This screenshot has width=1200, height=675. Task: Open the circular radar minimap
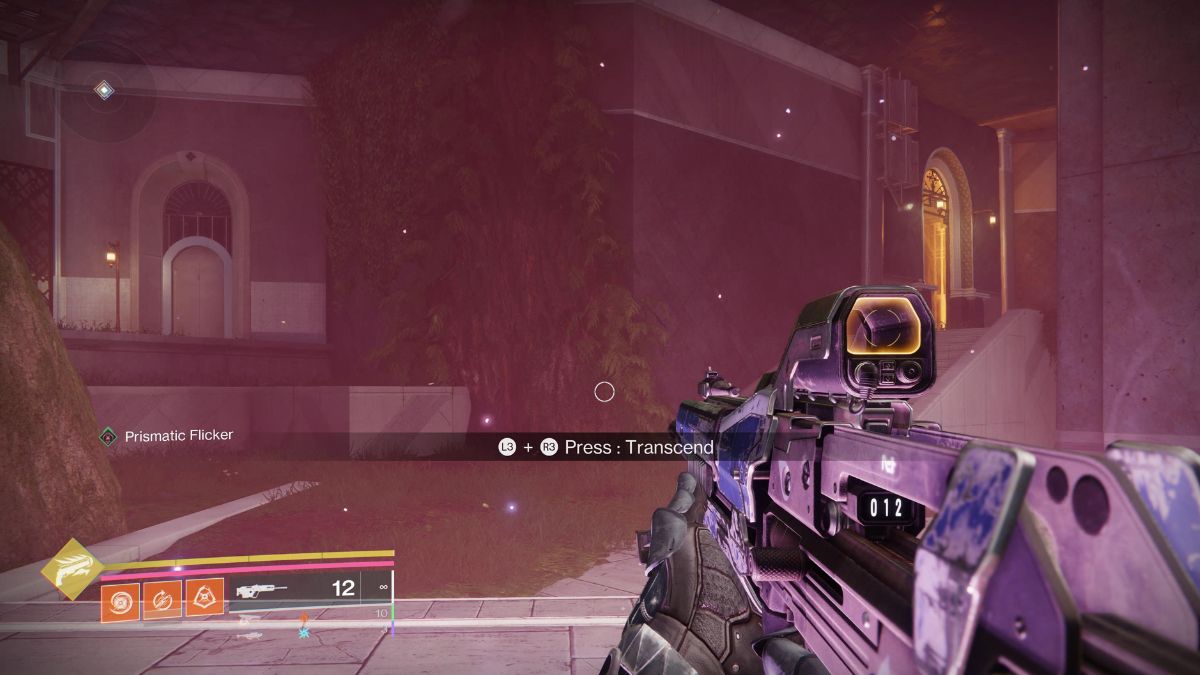[x=104, y=92]
